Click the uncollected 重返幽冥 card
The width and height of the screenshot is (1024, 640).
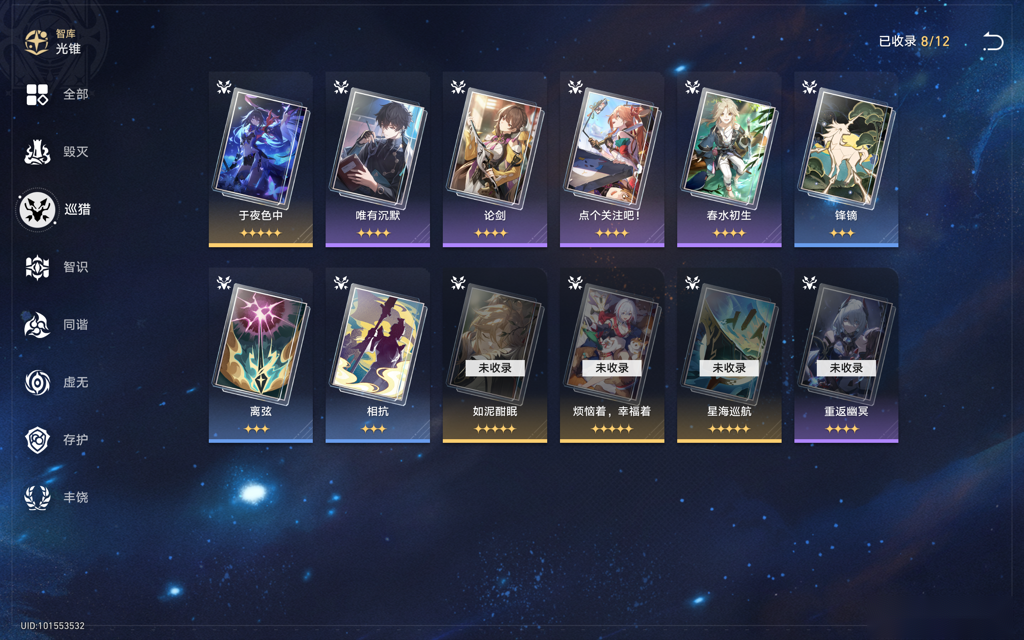[846, 354]
